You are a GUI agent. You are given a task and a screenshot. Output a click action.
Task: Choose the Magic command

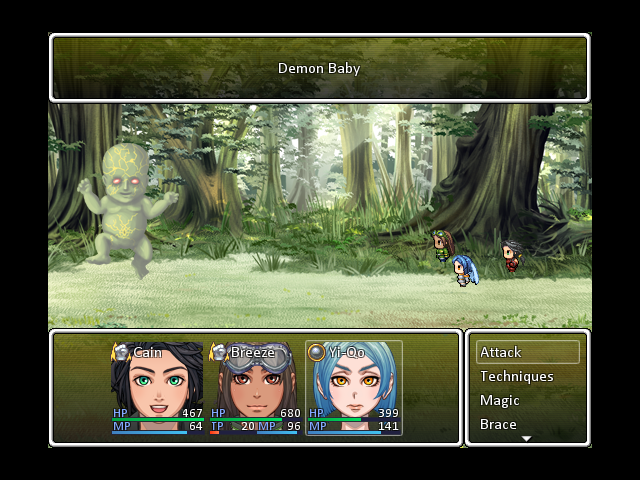tap(528, 400)
